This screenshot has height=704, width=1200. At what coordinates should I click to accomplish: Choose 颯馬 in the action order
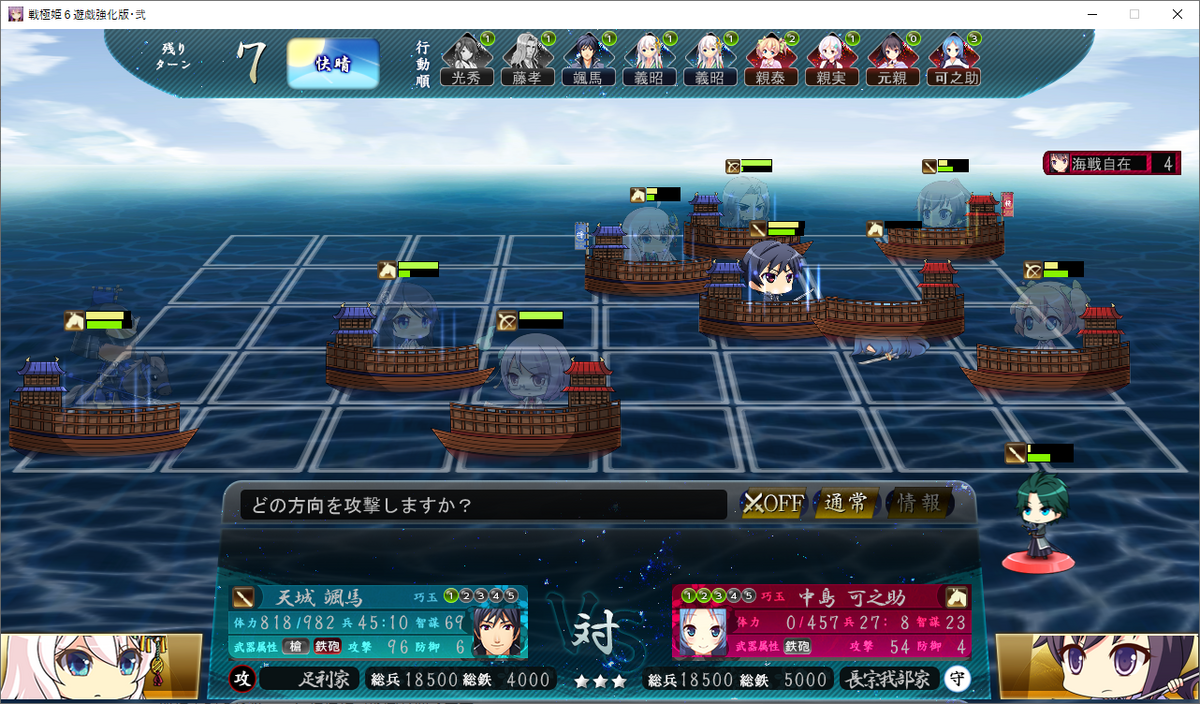[x=587, y=60]
